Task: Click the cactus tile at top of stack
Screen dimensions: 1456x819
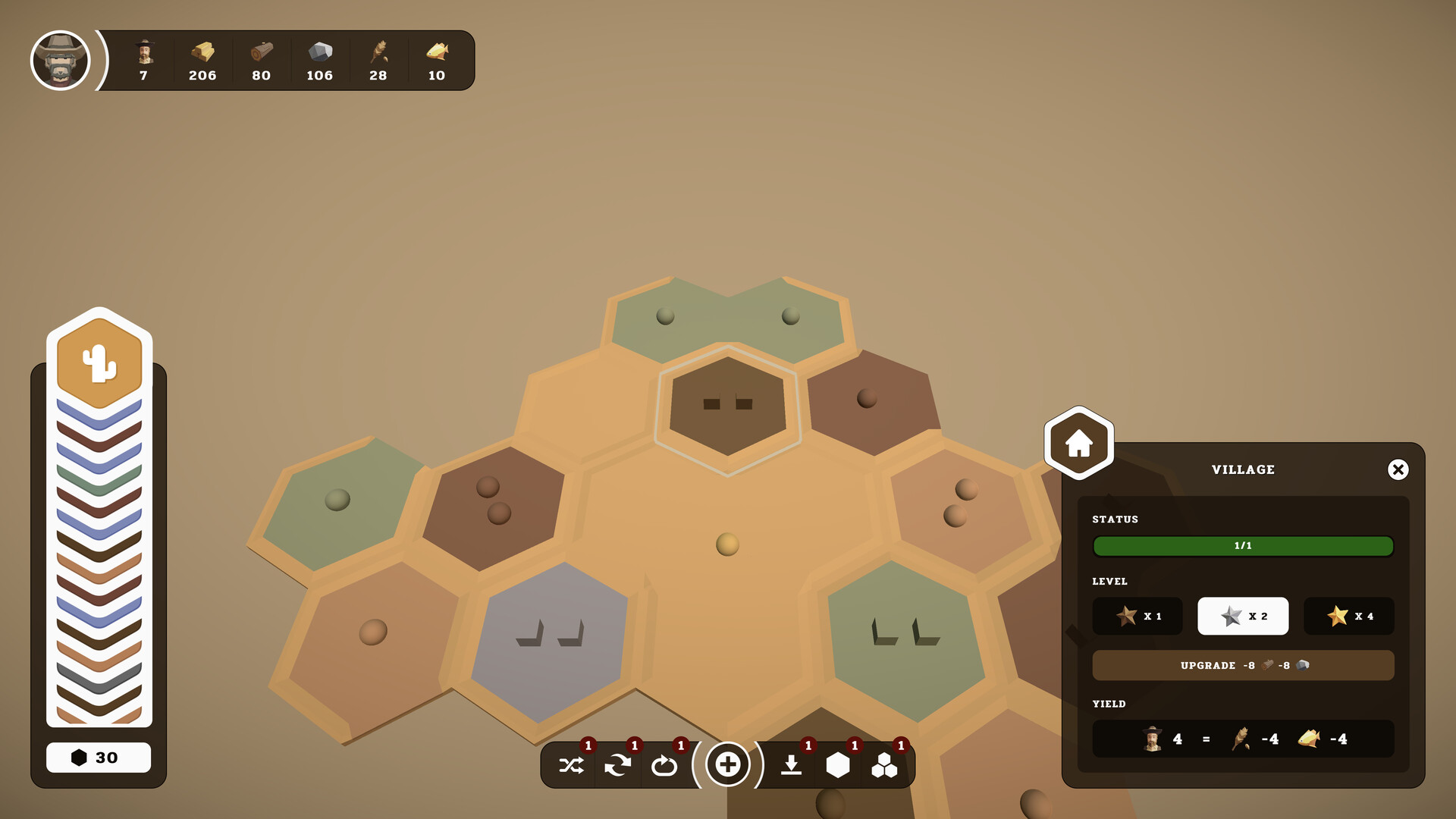Action: [x=99, y=362]
